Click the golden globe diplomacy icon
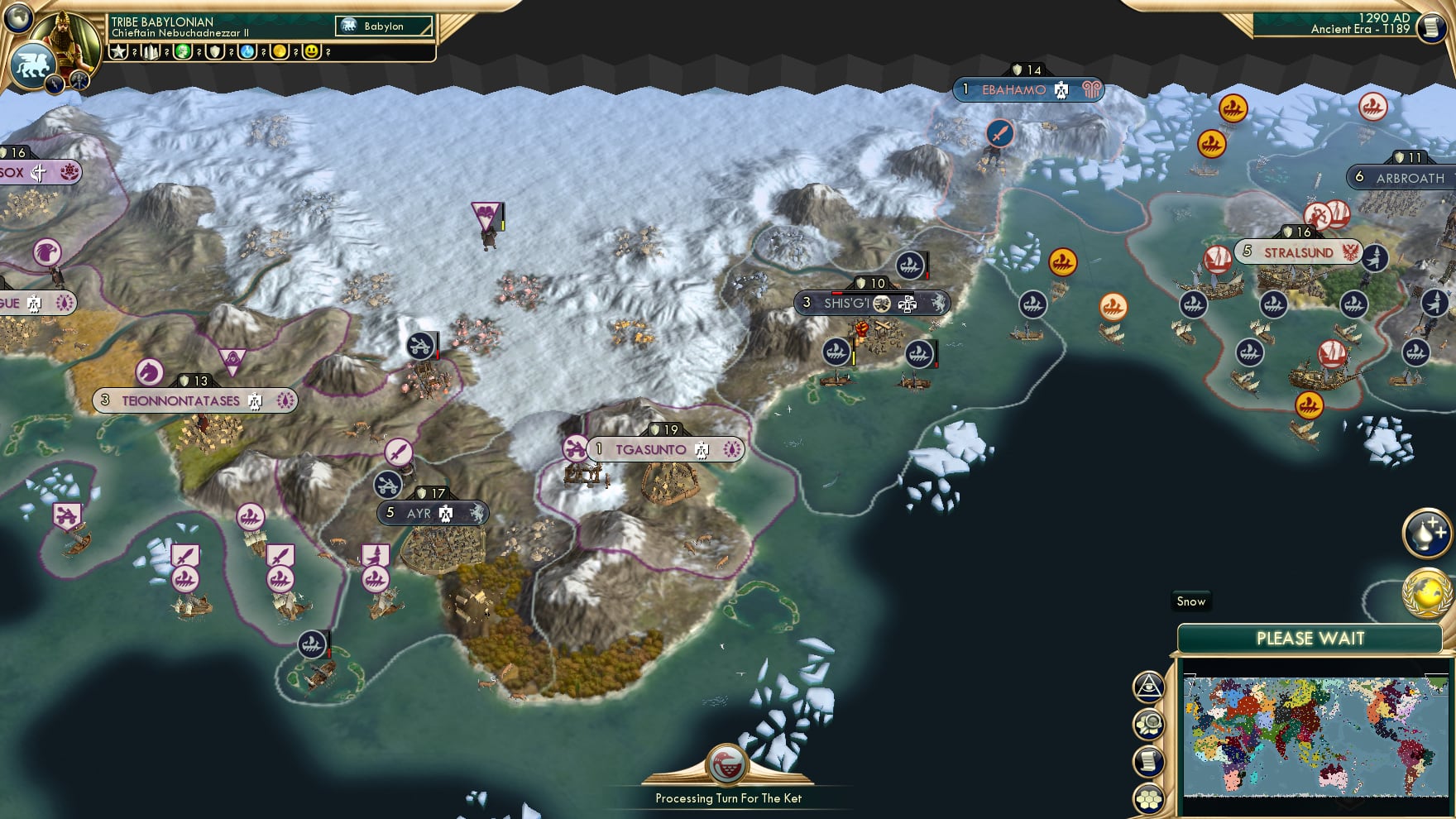The image size is (1456, 819). (1426, 591)
